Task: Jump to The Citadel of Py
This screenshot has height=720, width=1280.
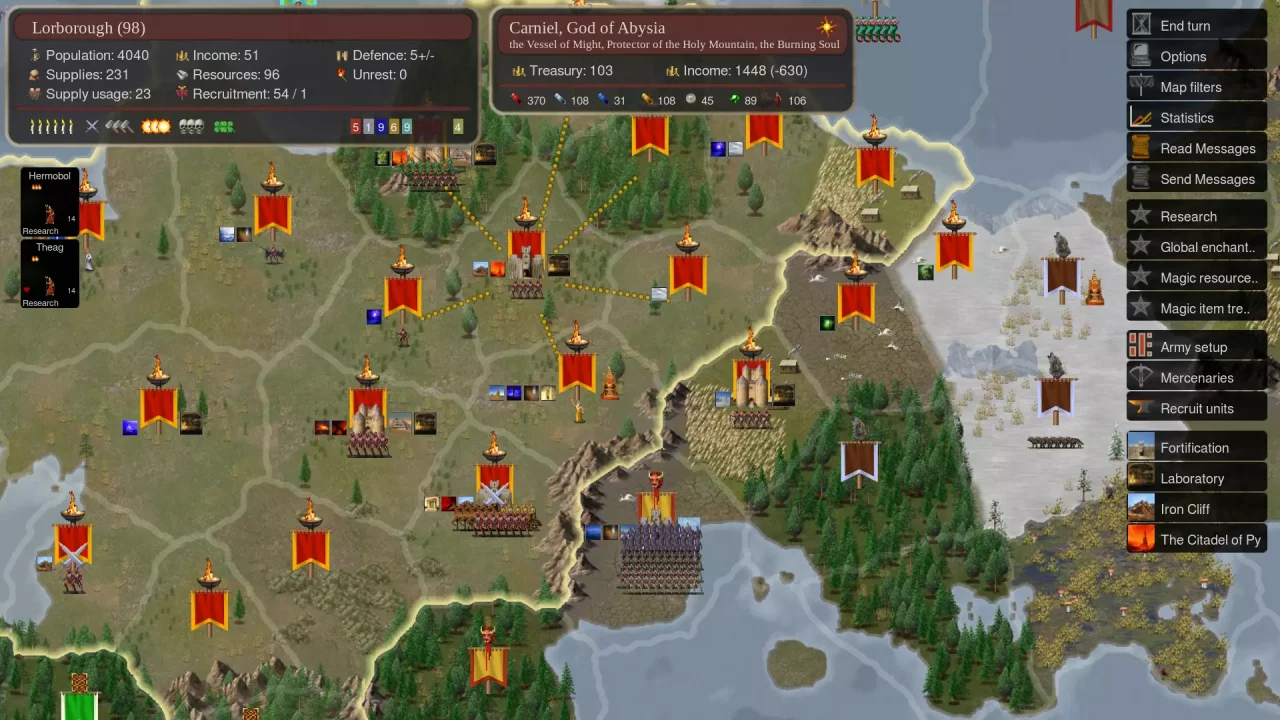Action: (x=1210, y=539)
